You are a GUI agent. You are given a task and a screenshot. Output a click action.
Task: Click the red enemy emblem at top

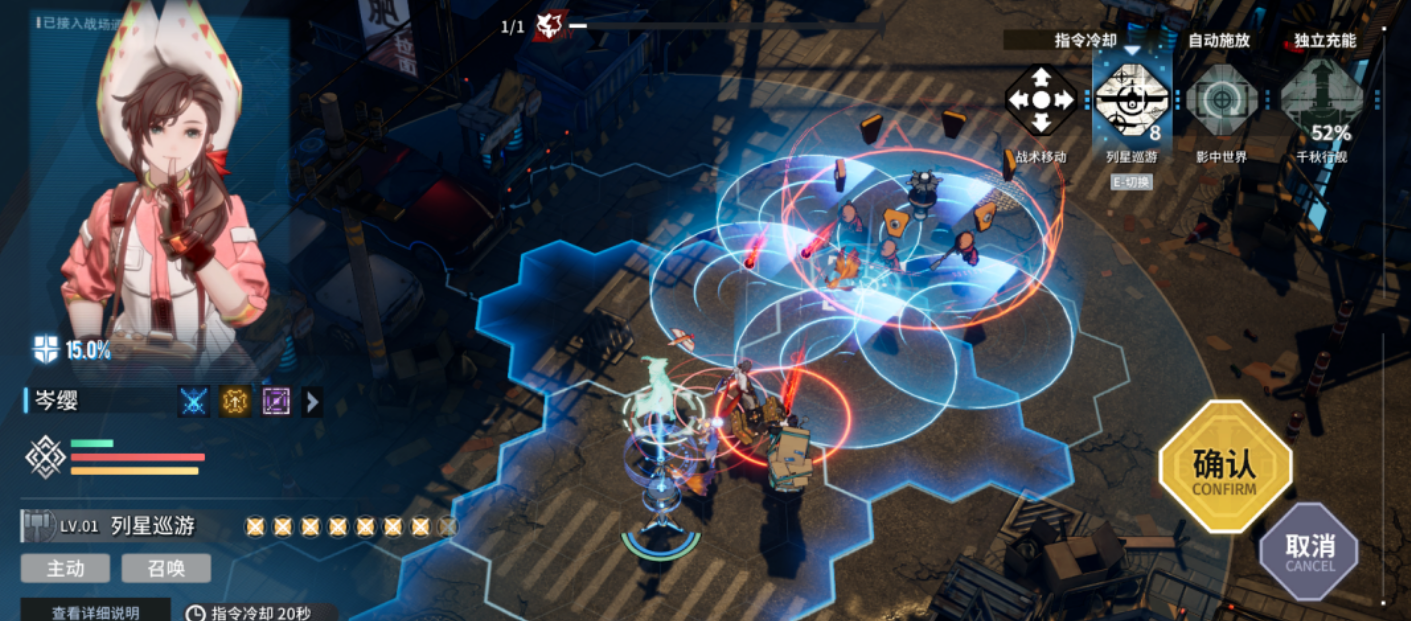549,26
